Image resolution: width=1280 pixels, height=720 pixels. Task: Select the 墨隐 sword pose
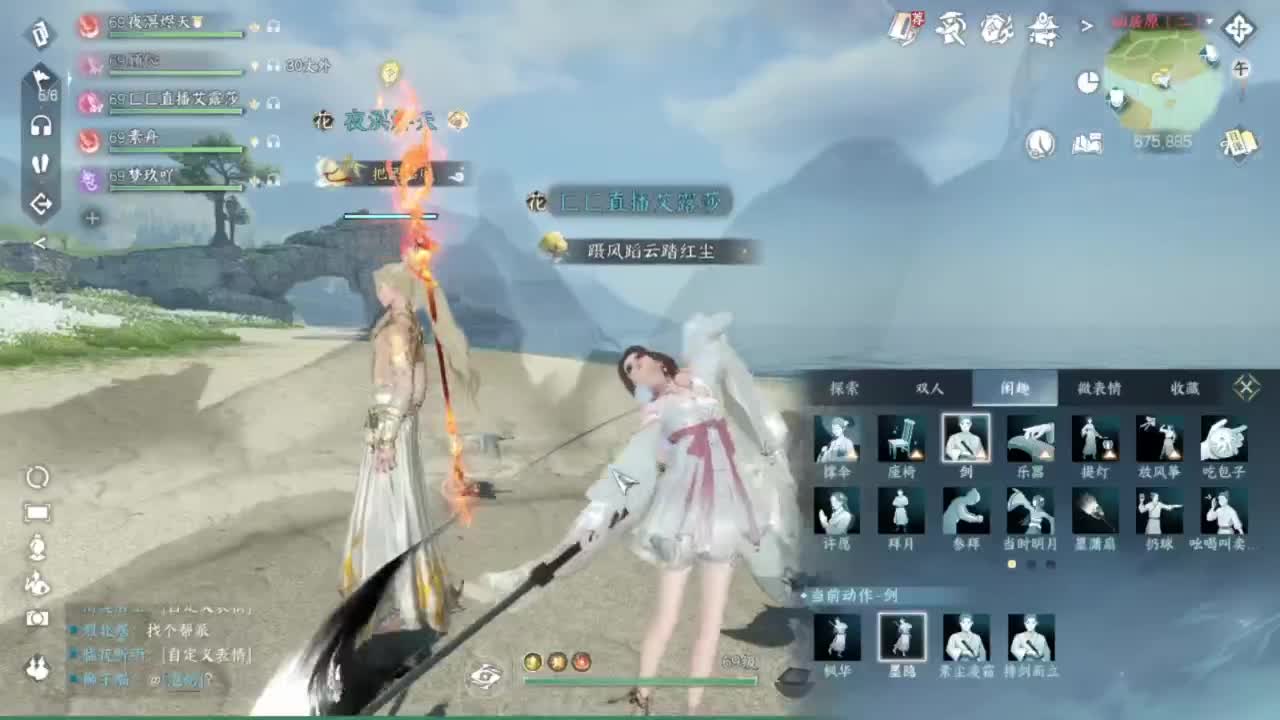click(x=900, y=638)
